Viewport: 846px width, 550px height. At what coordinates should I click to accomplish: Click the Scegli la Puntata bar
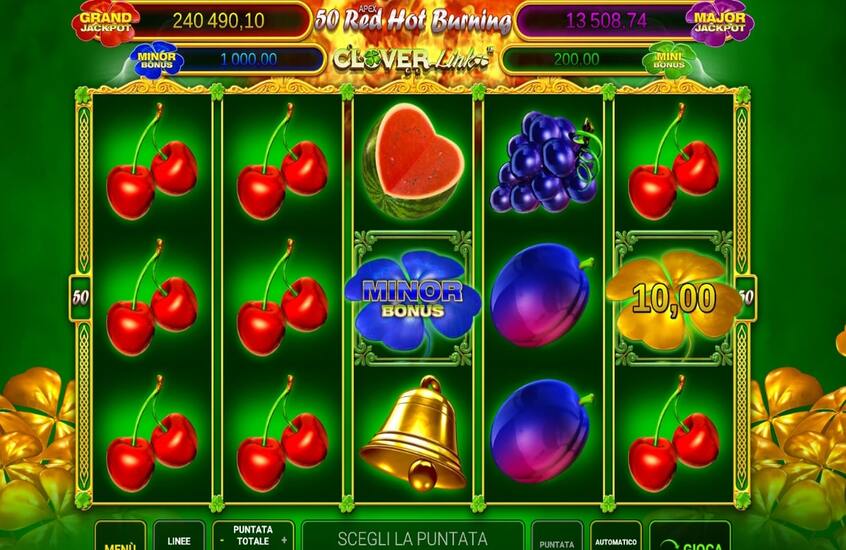coord(412,538)
